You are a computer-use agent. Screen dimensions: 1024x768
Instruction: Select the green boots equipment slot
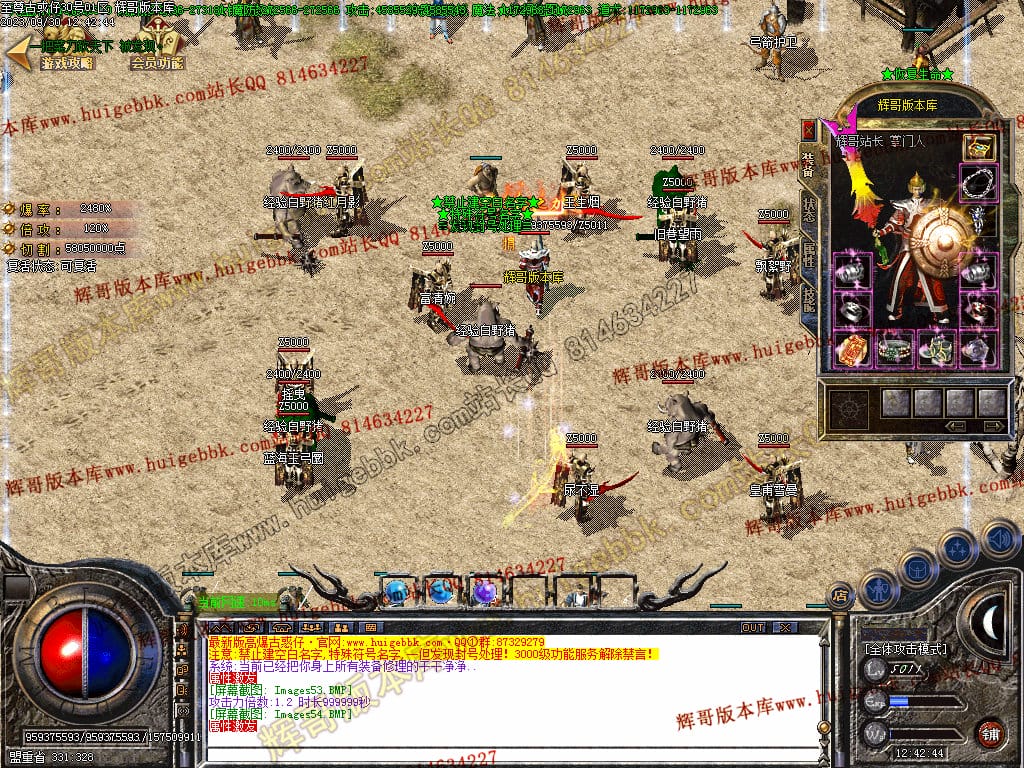[935, 349]
